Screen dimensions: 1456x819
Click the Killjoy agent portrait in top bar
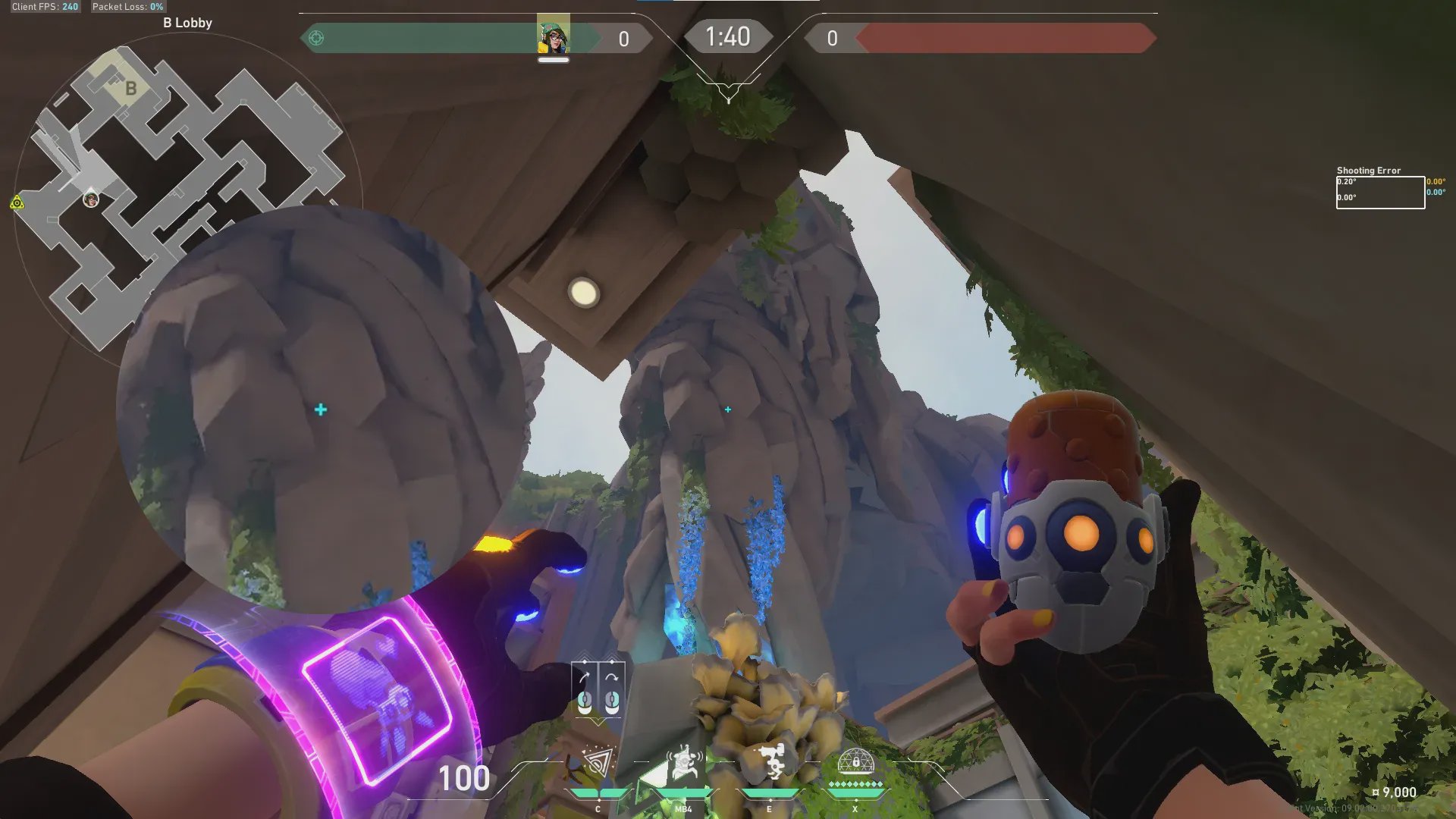tap(553, 36)
